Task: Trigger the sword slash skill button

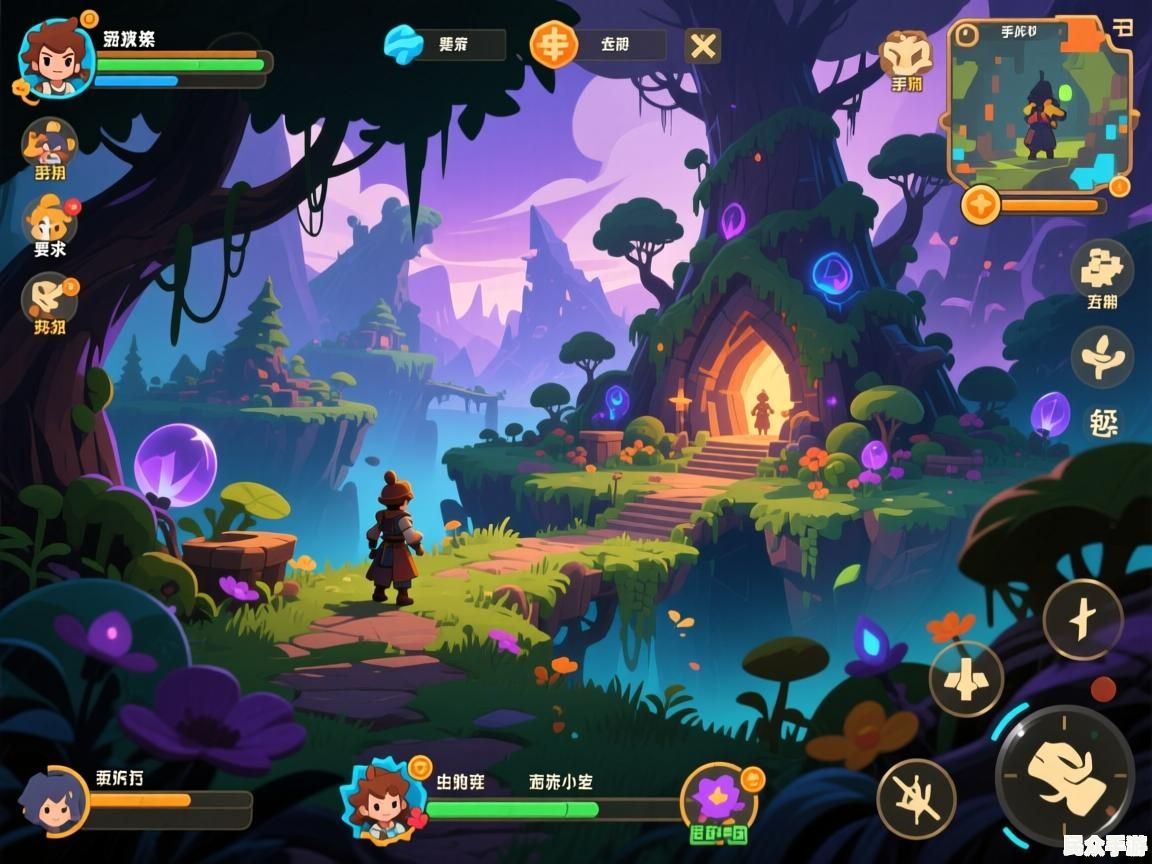Action: [1083, 620]
